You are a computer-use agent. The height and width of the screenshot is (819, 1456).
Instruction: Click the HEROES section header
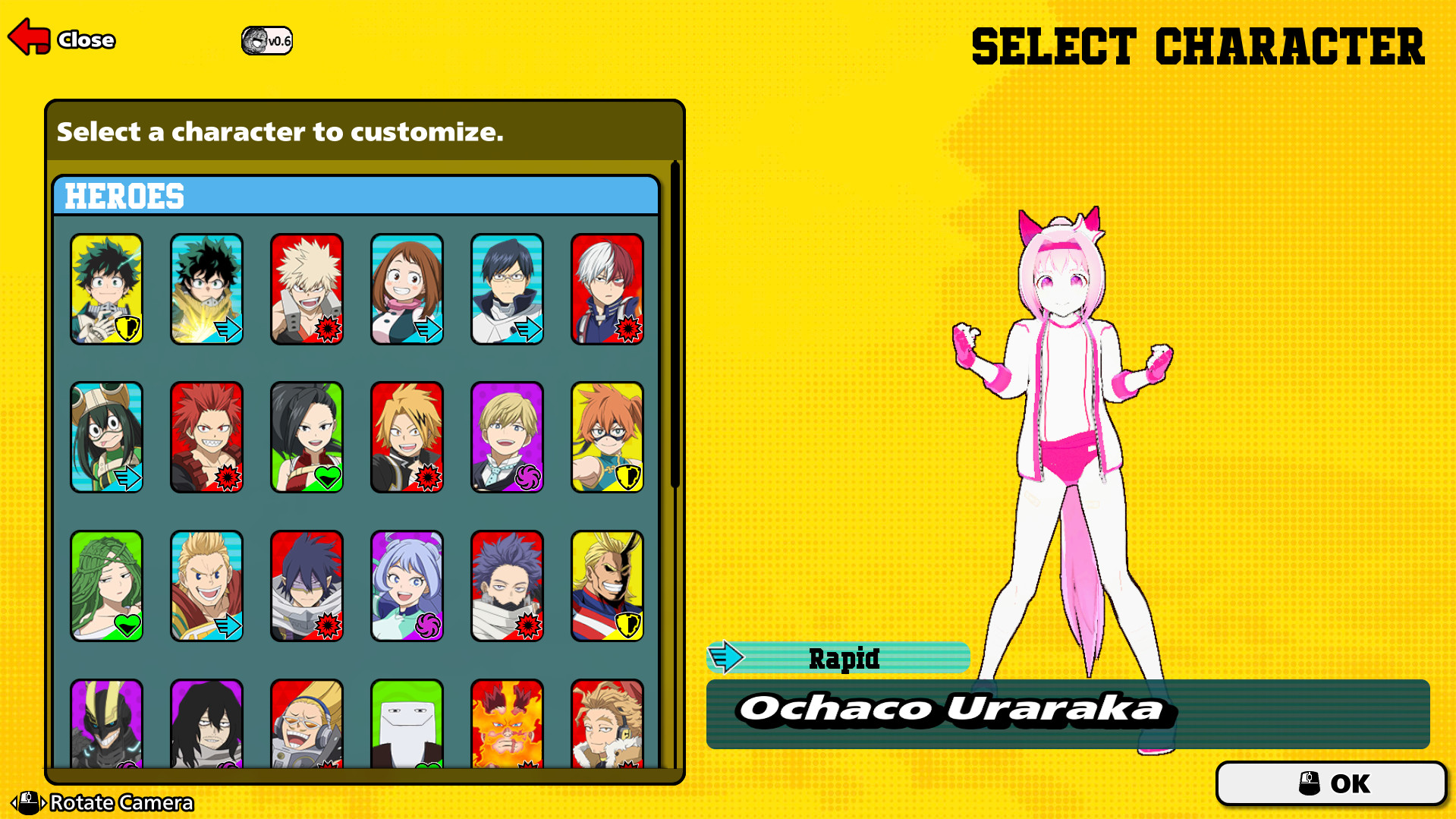[x=124, y=196]
